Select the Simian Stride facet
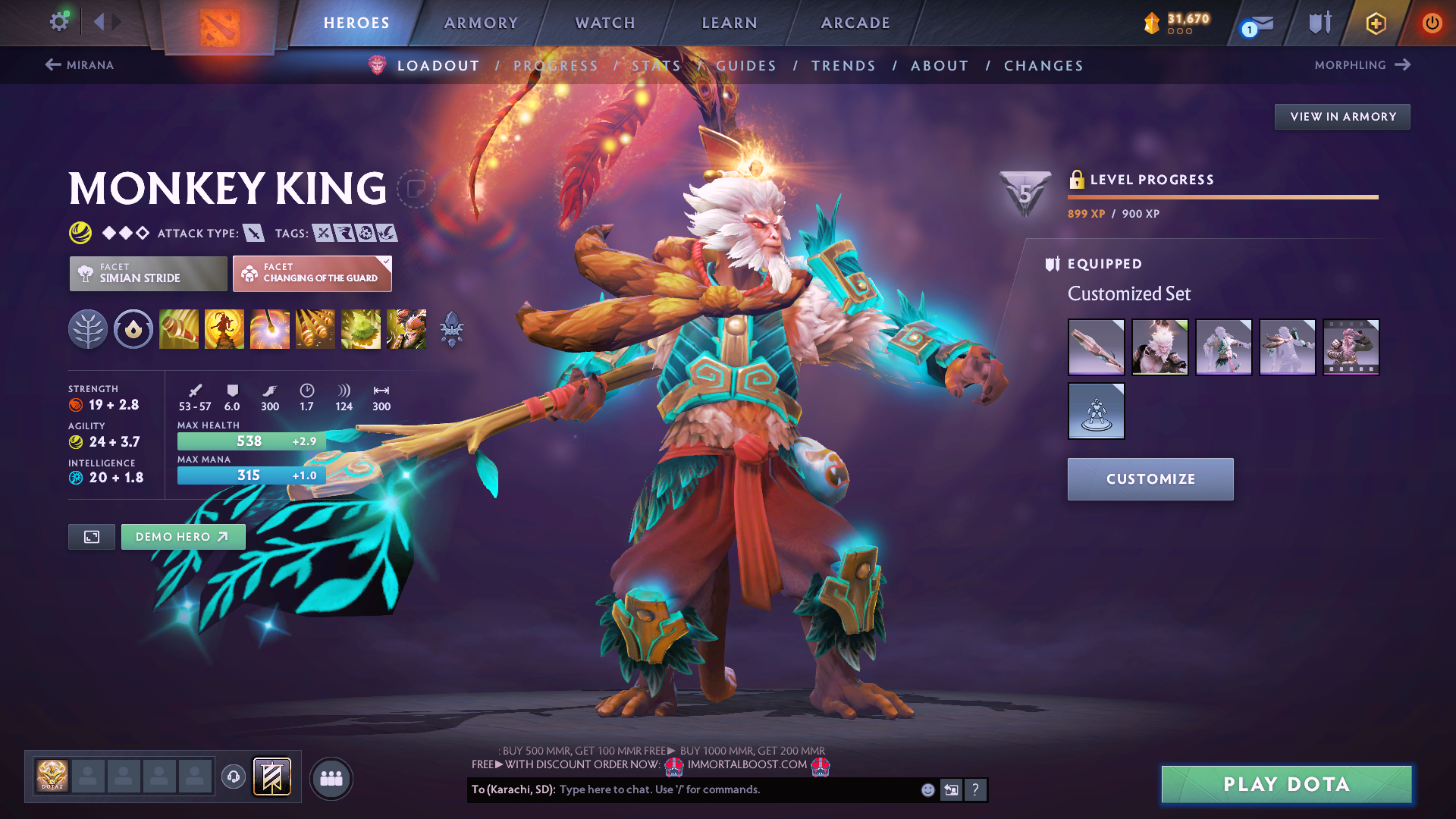The image size is (1456, 819). [149, 273]
